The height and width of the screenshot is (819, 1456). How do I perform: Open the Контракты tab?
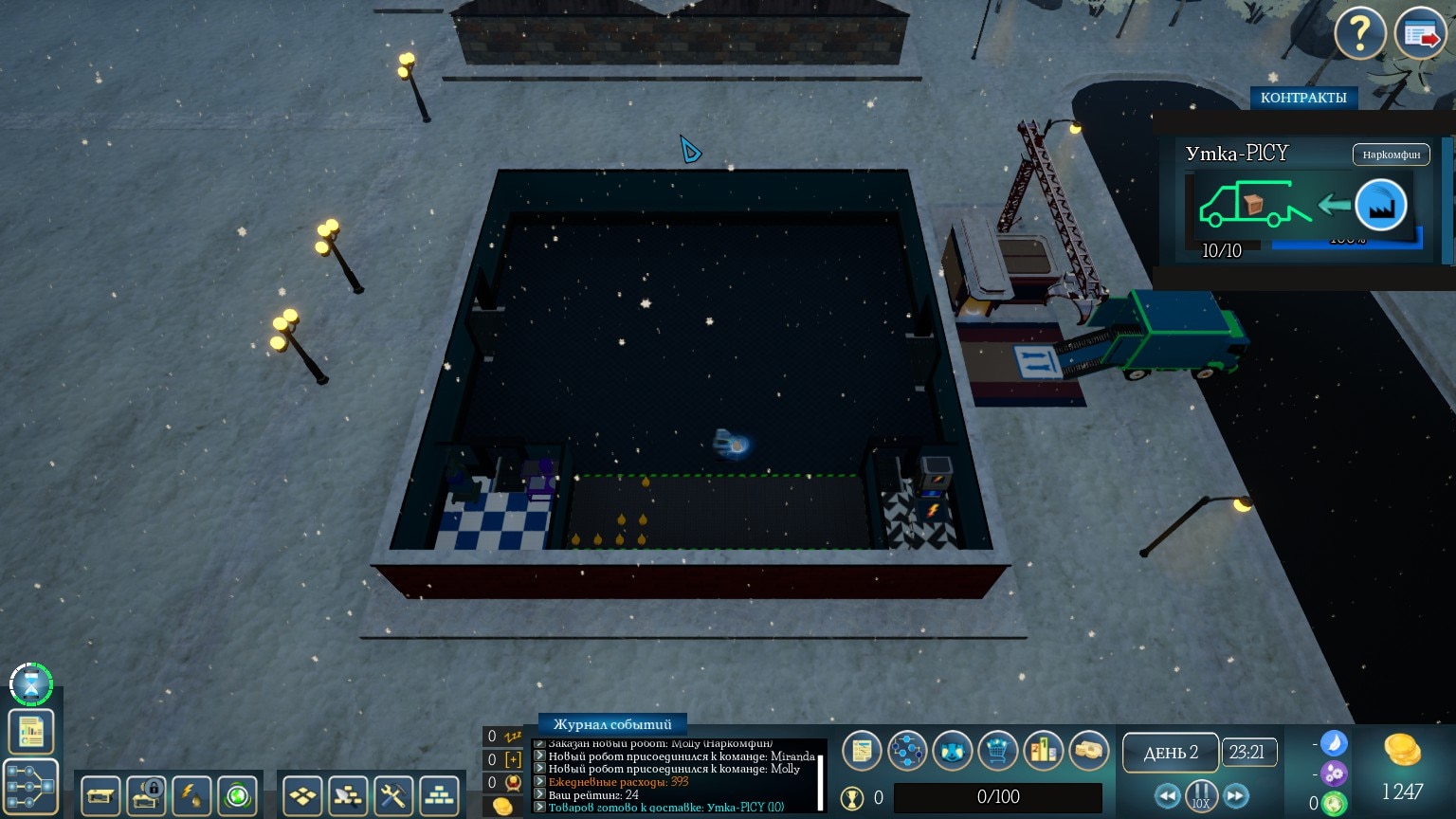[1303, 98]
